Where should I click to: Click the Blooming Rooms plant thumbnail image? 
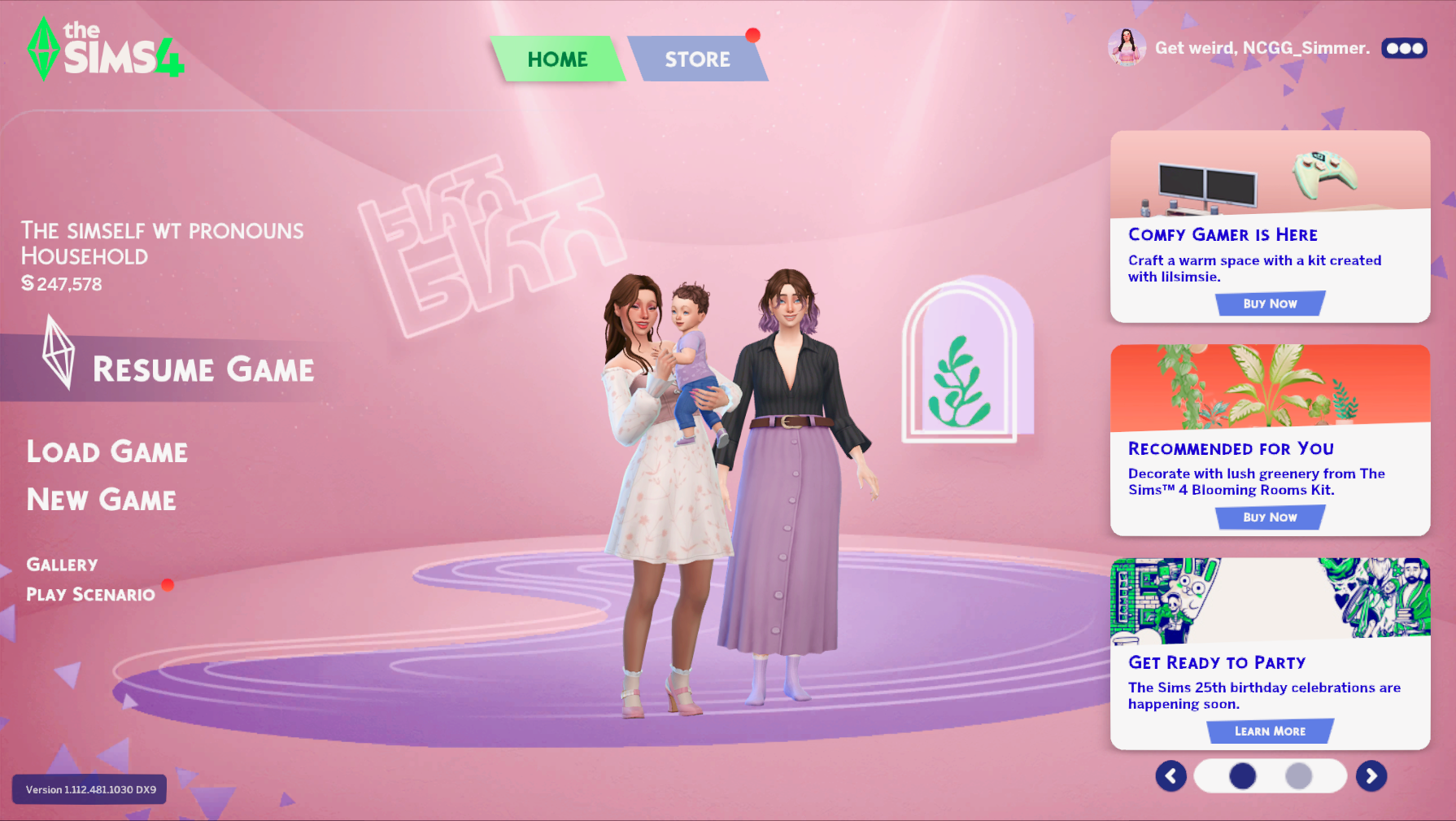(1269, 386)
